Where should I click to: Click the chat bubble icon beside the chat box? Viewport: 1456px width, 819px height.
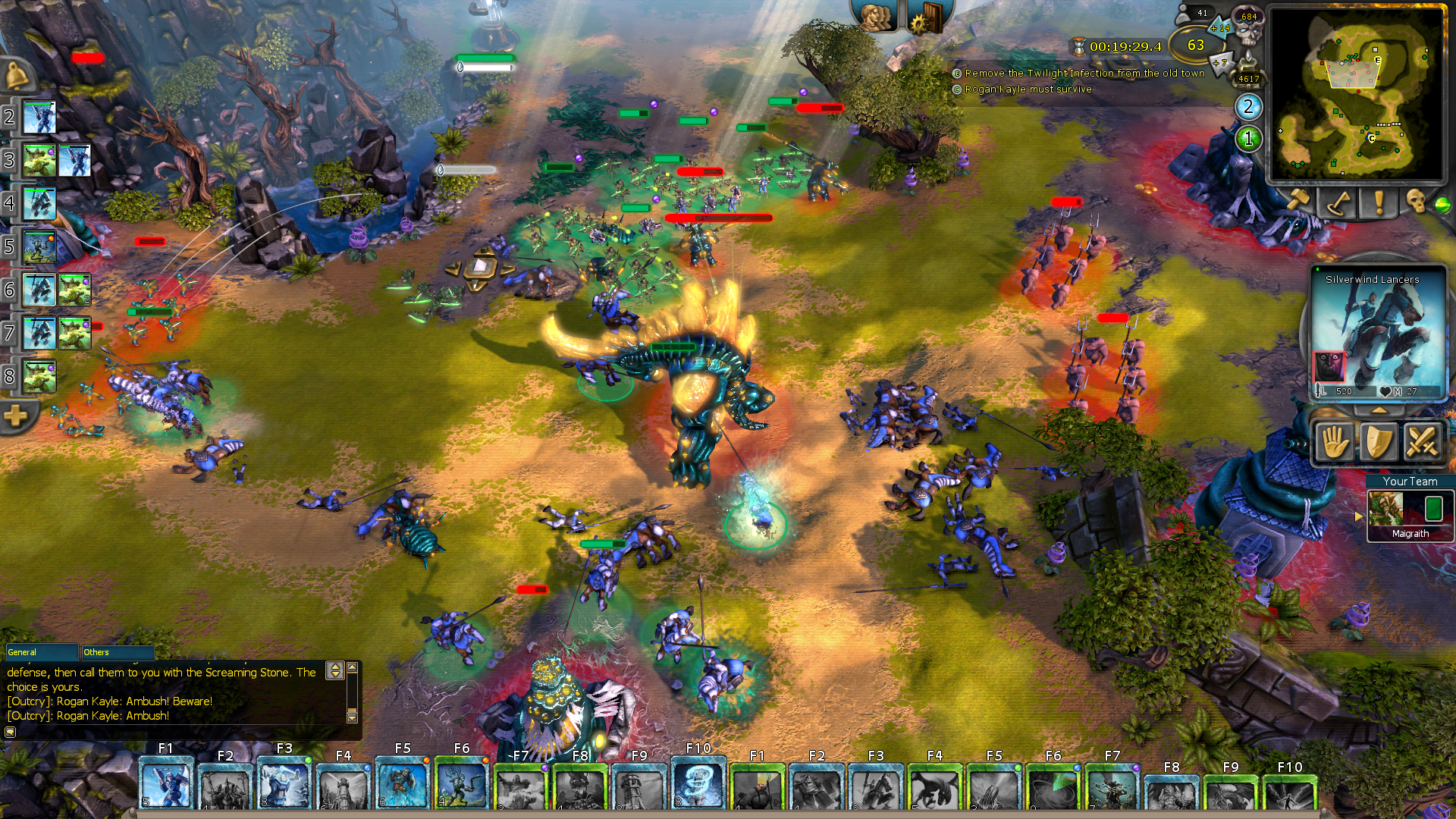[11, 733]
